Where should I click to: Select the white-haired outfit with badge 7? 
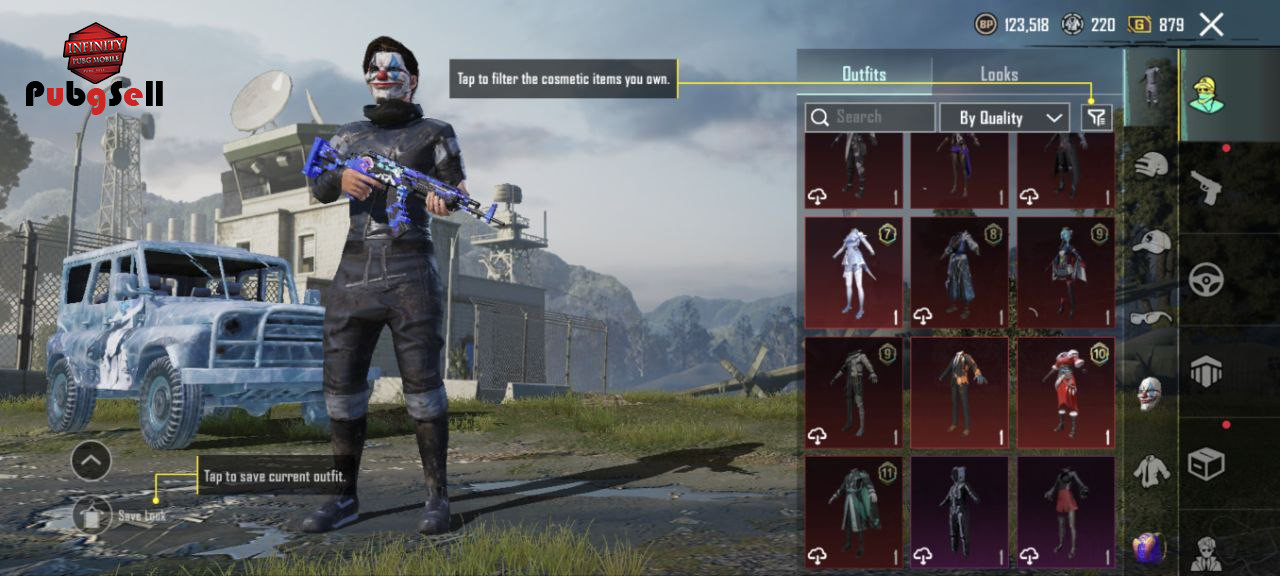tap(853, 272)
